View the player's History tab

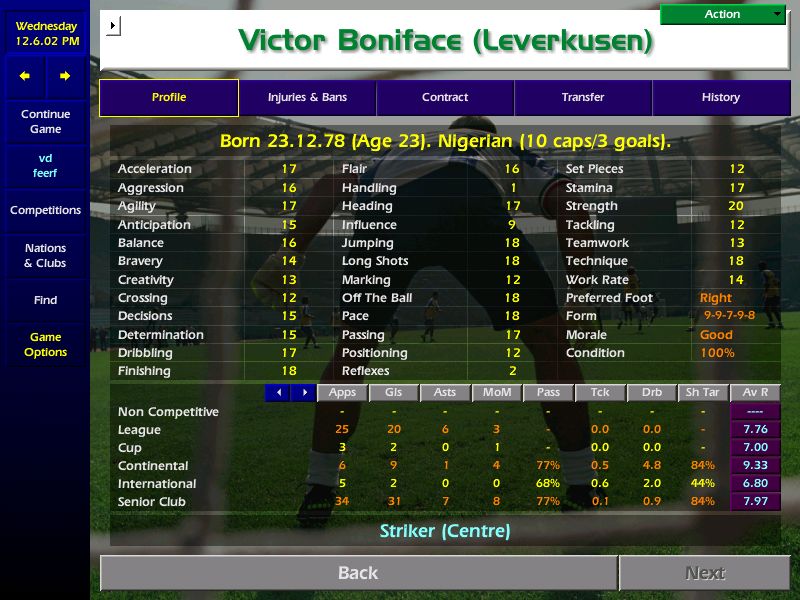(721, 98)
